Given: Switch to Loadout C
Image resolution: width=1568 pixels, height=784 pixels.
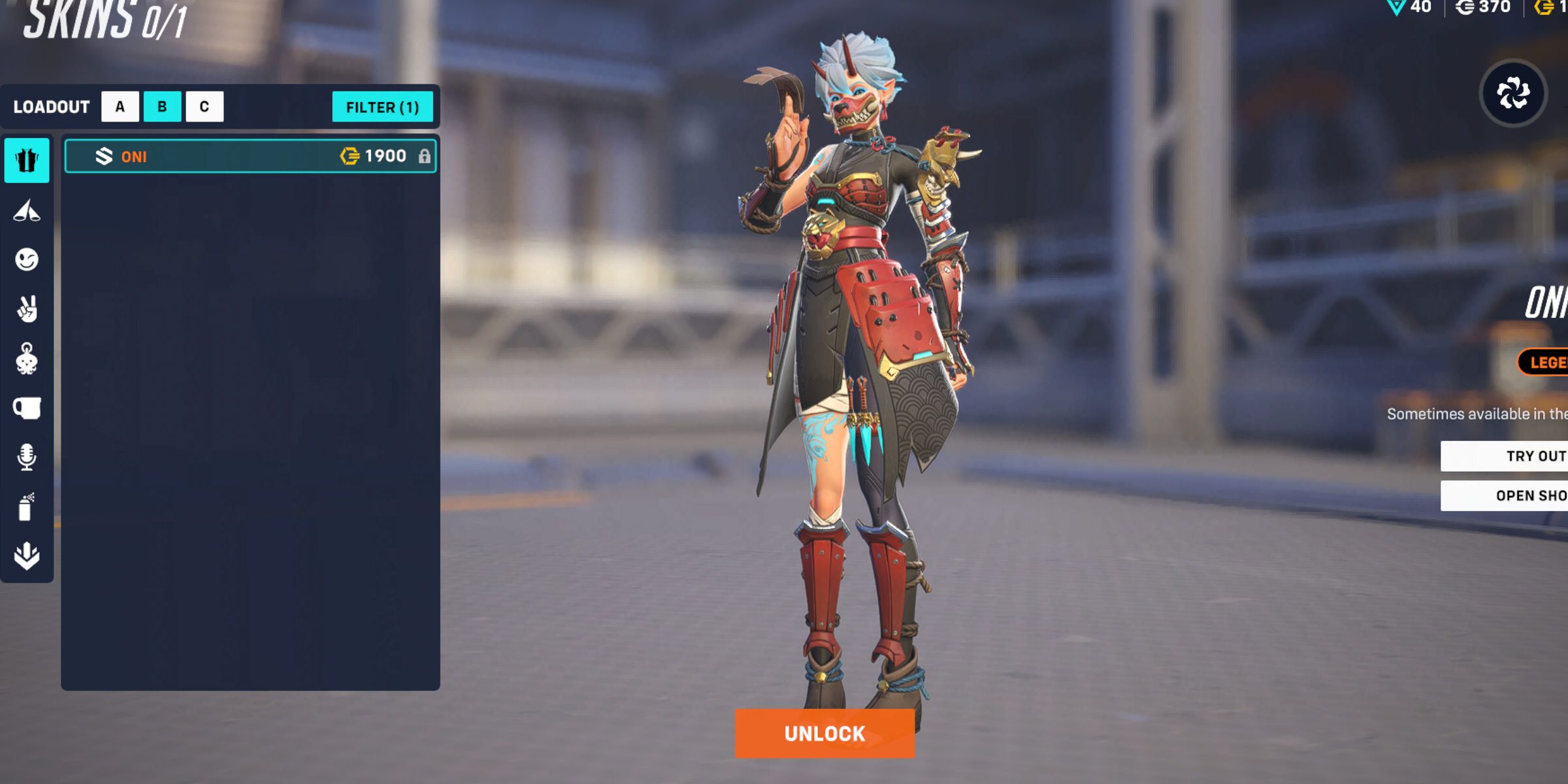Looking at the screenshot, I should 205,106.
